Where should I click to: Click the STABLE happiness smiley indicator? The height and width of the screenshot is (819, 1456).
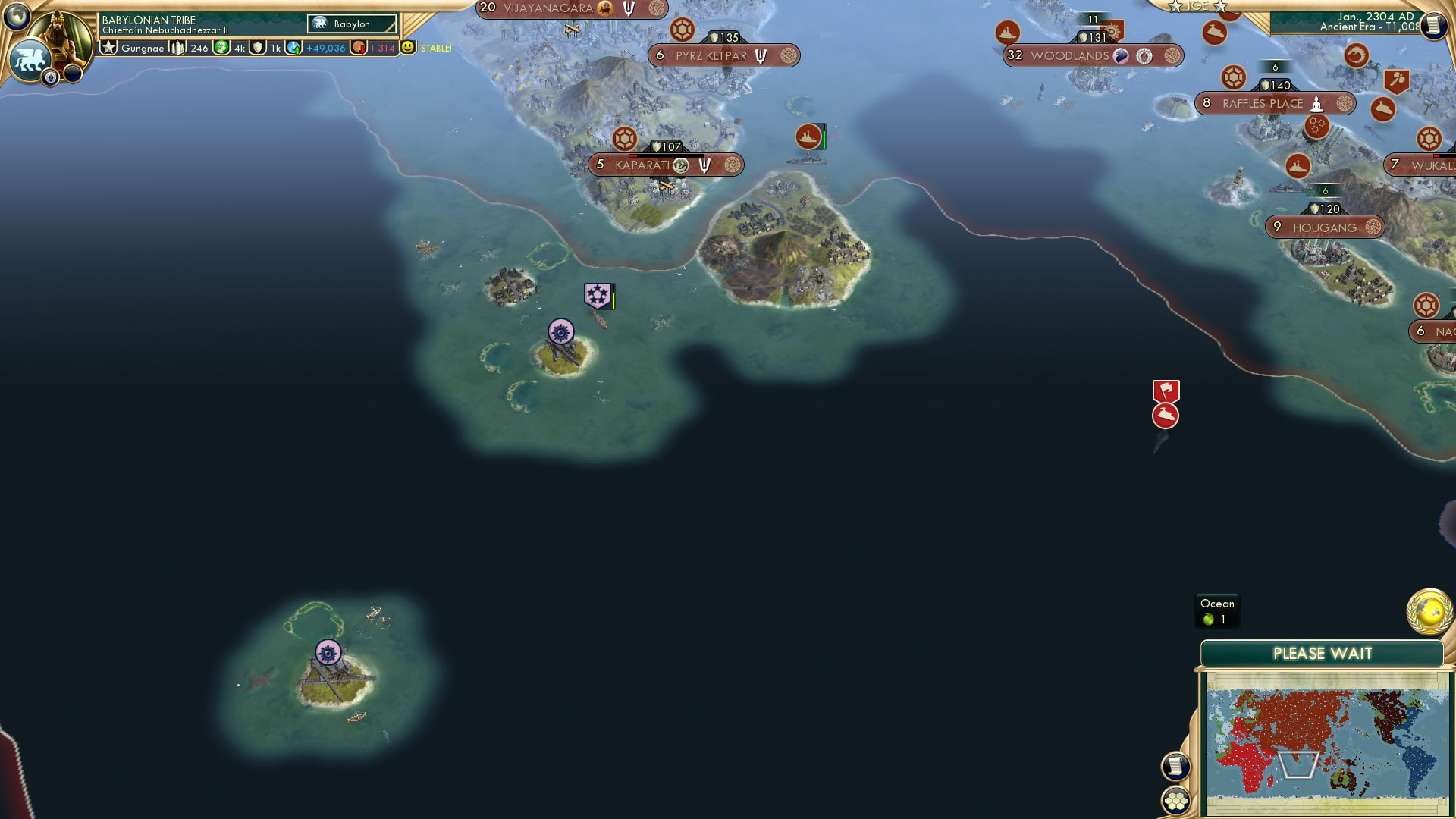pos(408,47)
